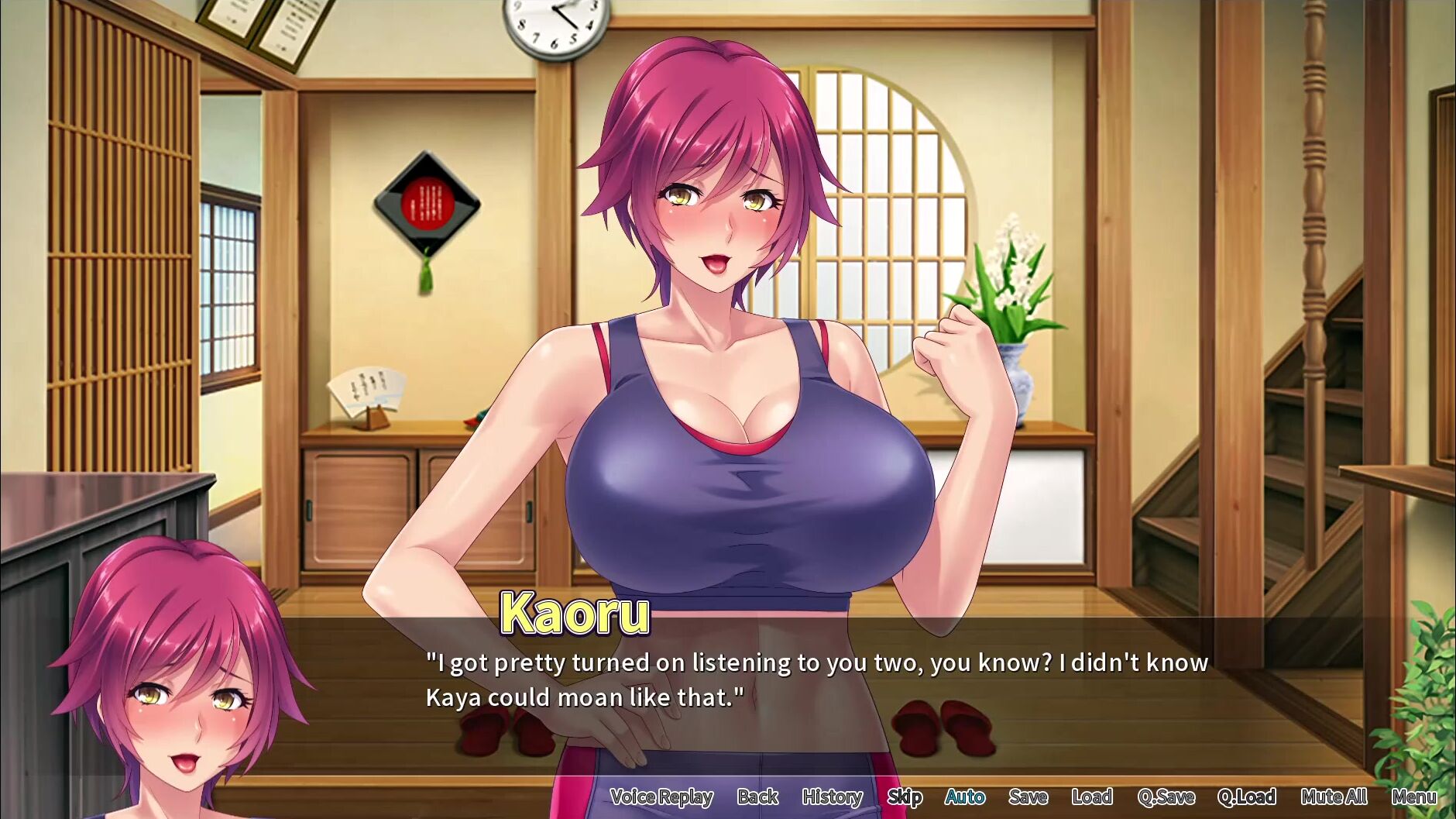Activate Skip to fast-forward dialogue
1456x819 pixels.
[x=904, y=797]
